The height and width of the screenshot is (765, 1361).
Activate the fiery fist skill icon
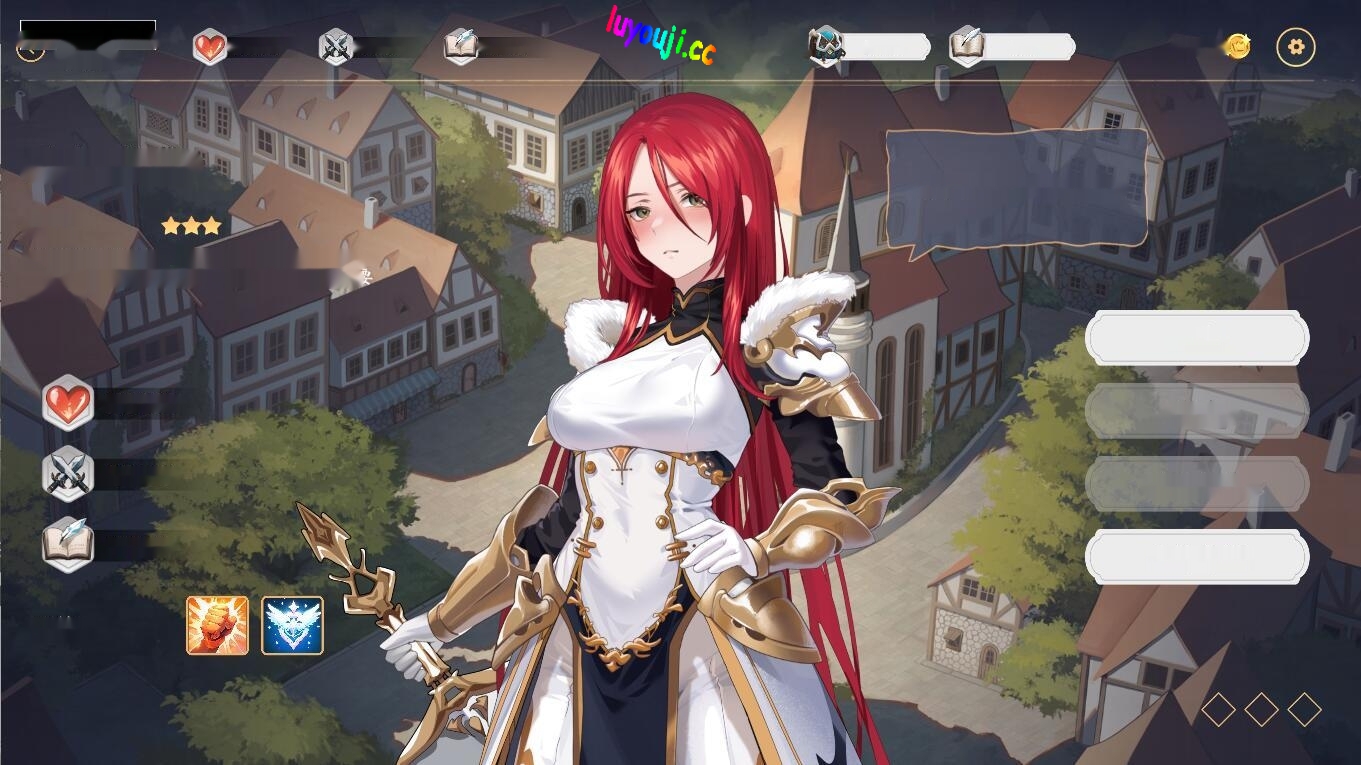pos(217,627)
